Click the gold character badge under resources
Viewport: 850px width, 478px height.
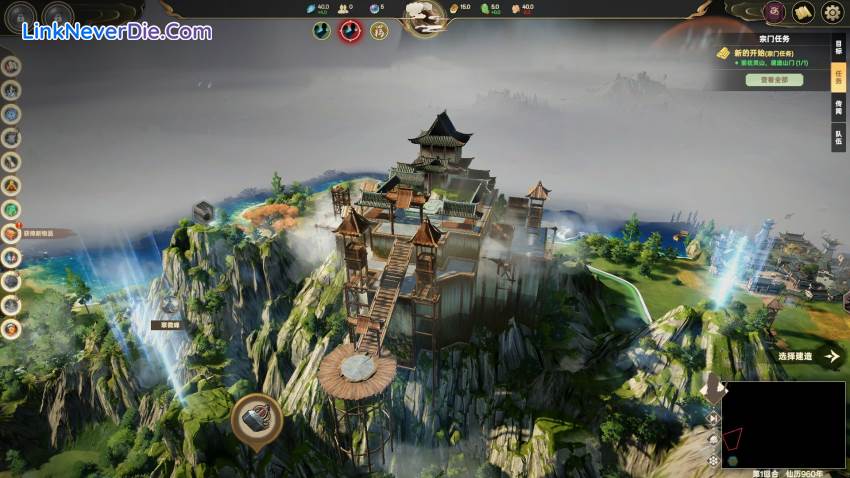point(379,32)
